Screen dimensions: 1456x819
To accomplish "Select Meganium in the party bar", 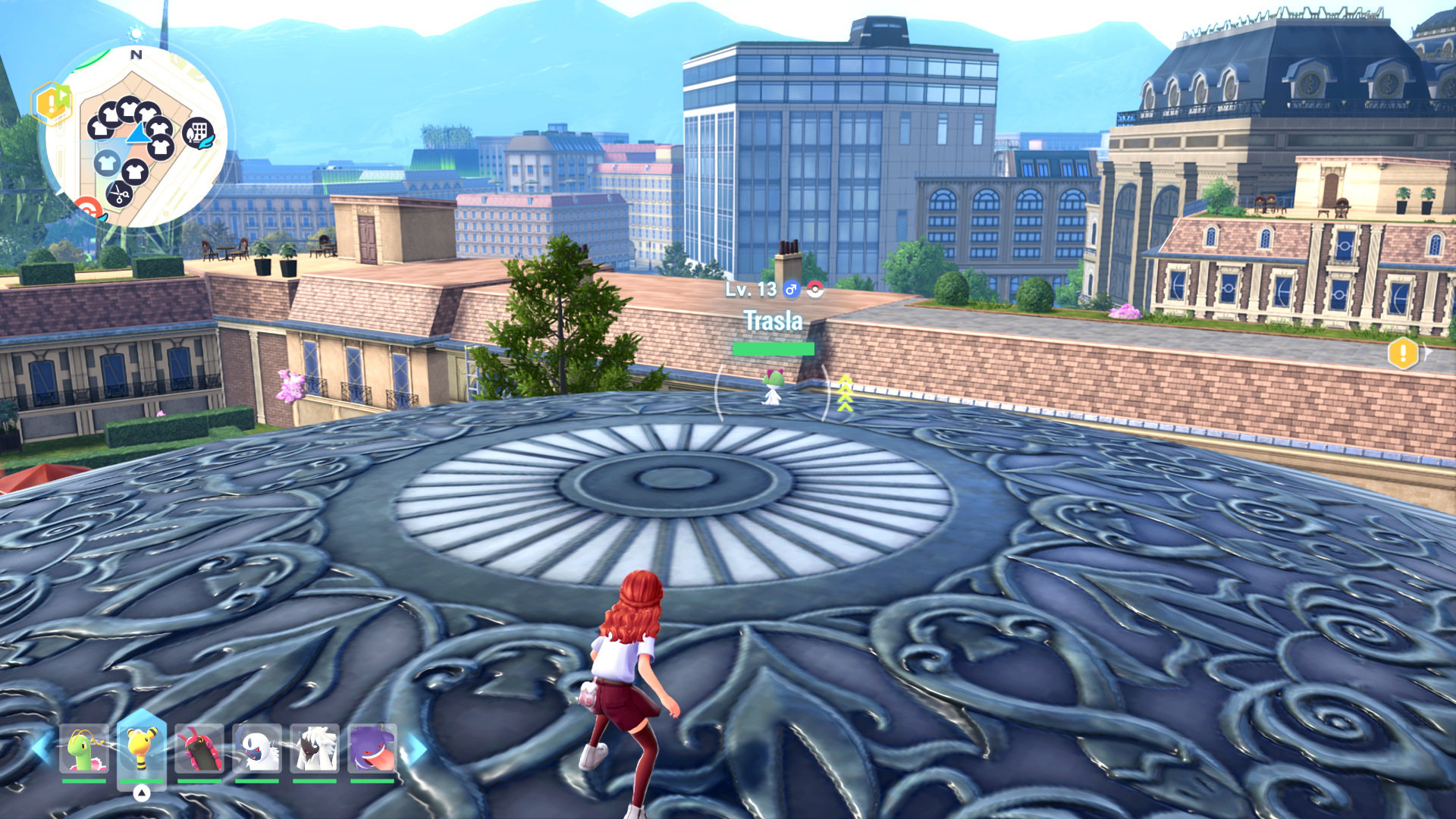I will 84,749.
